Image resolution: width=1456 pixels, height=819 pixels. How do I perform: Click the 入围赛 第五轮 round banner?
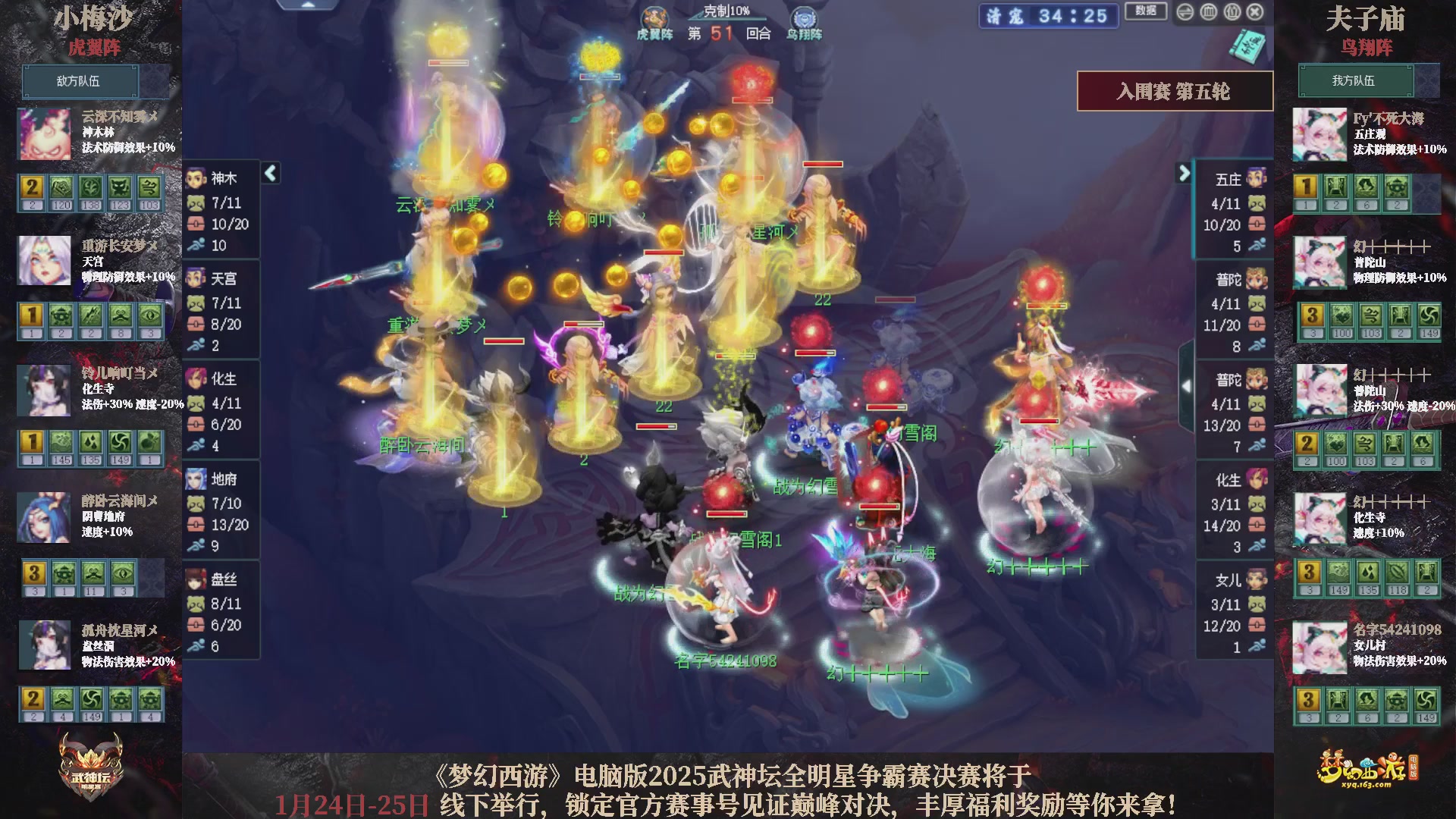pos(1175,89)
